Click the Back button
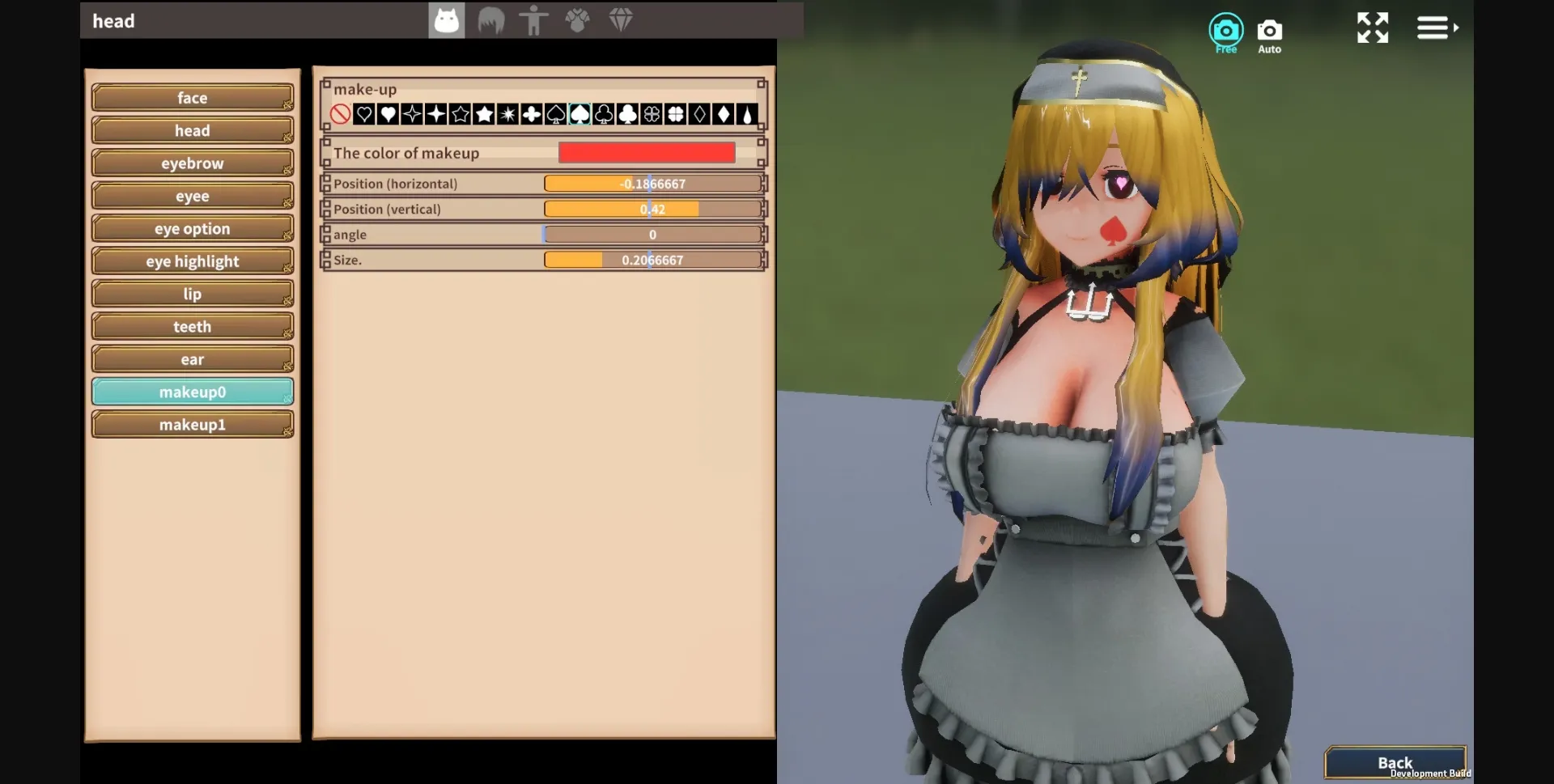Image resolution: width=1554 pixels, height=784 pixels. (1396, 761)
